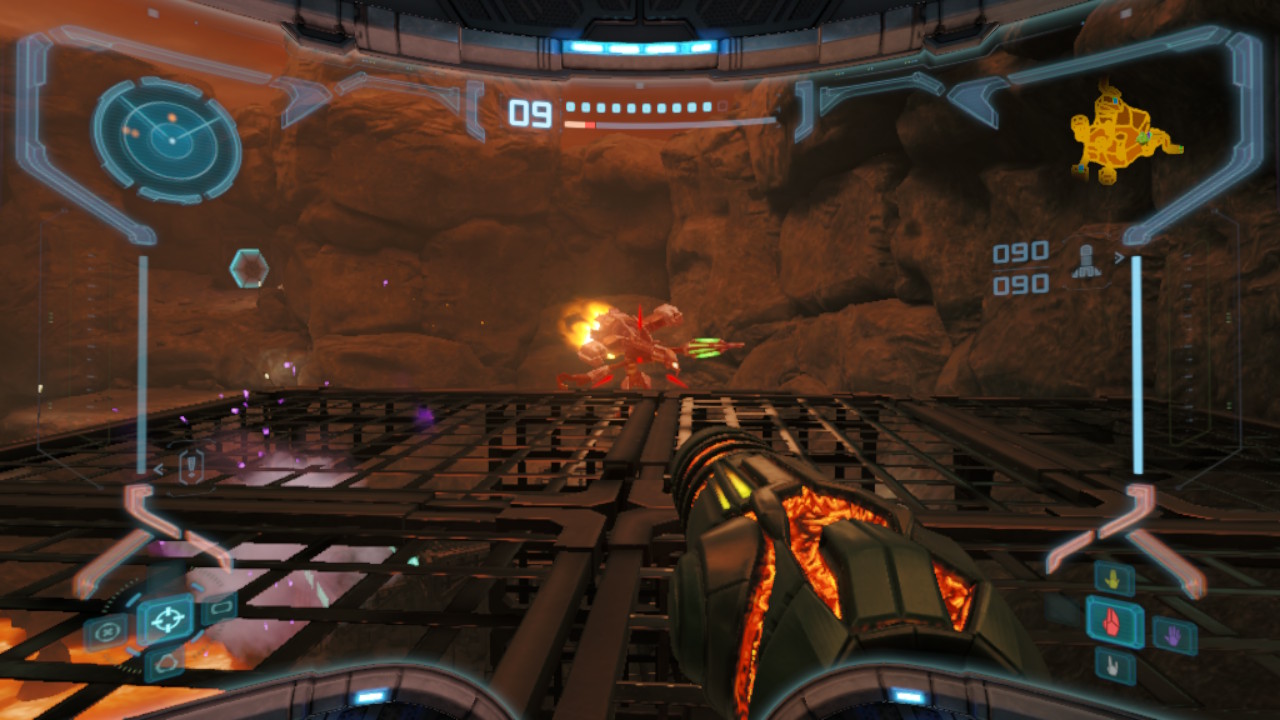Switch to the circled-X visor icon
1280x720 pixels.
pyautogui.click(x=106, y=632)
